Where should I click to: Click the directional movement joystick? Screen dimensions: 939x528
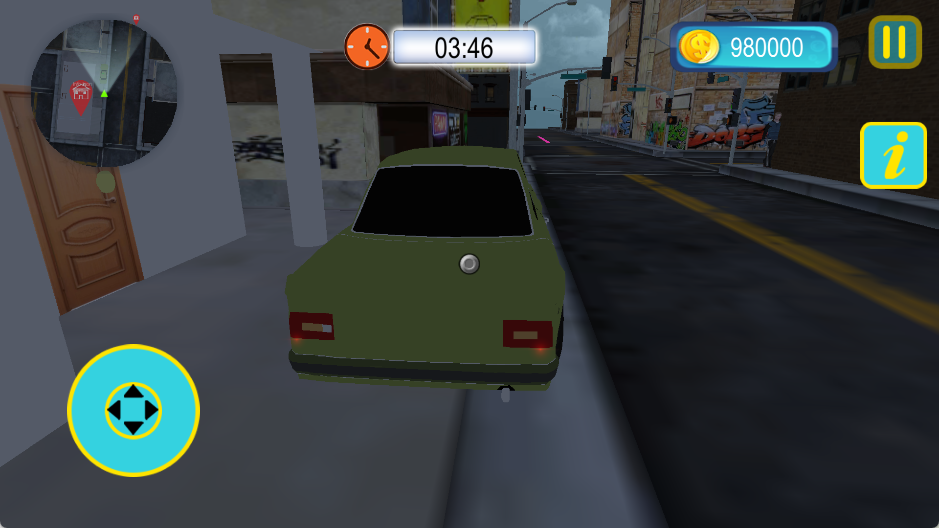133,410
